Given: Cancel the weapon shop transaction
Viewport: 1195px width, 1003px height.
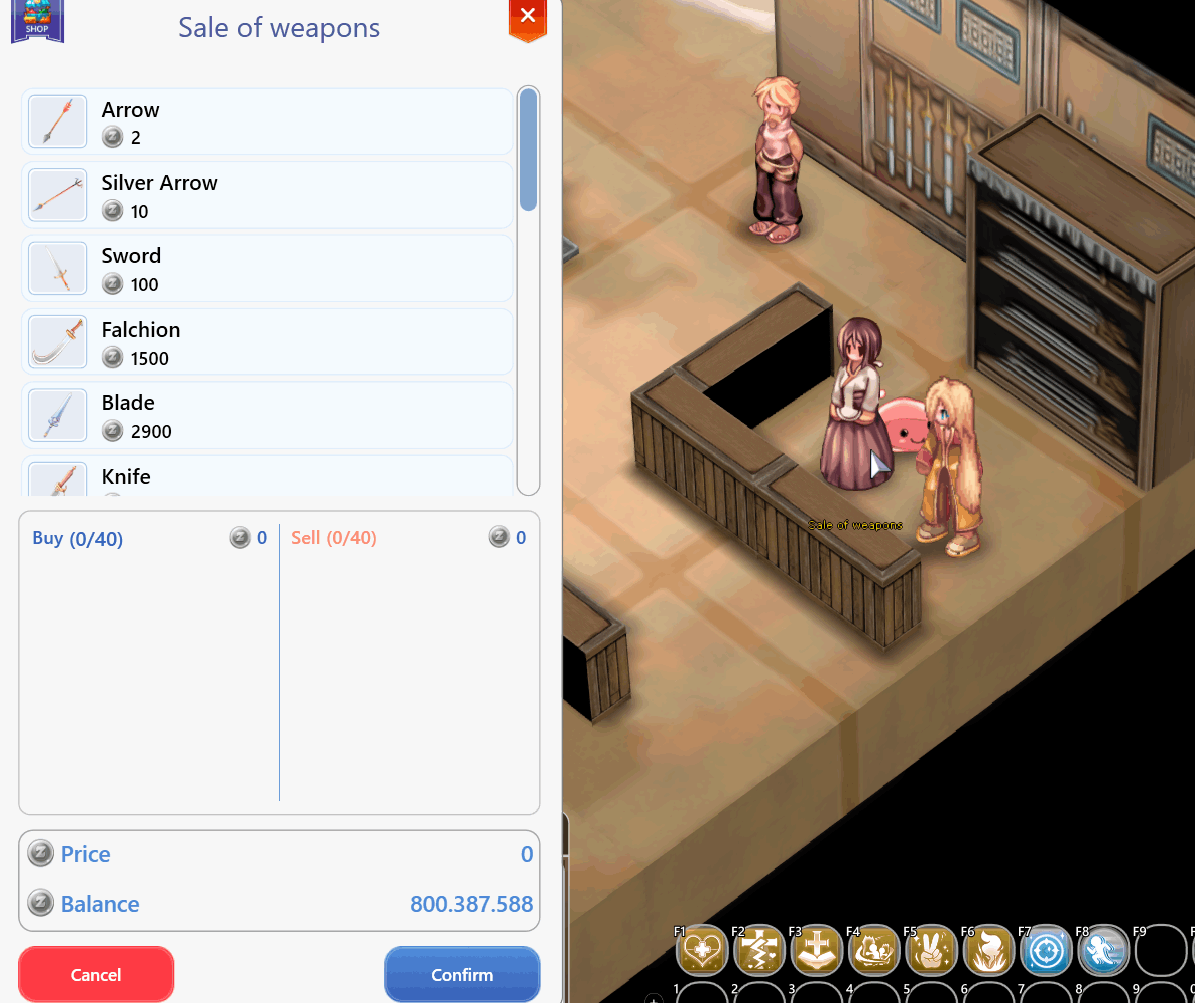Looking at the screenshot, I should 96,974.
